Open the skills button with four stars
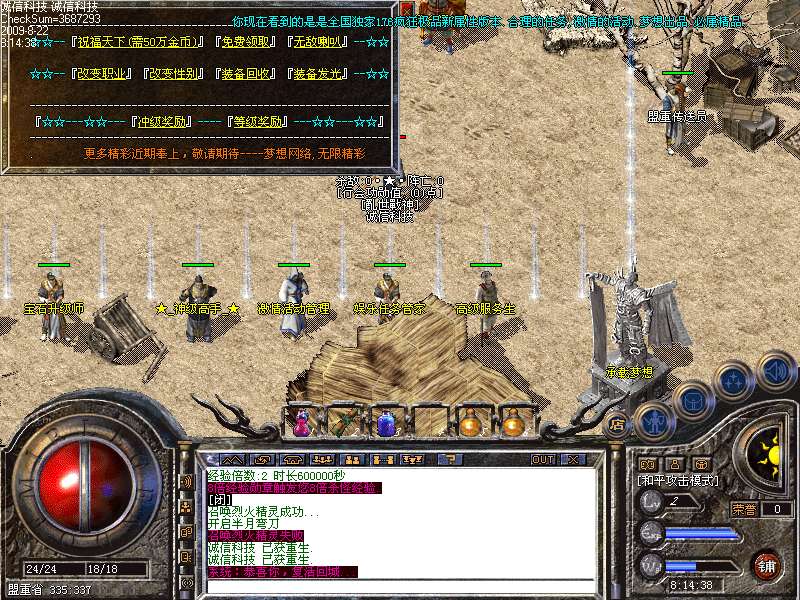The height and width of the screenshot is (600, 800). pyautogui.click(x=735, y=380)
